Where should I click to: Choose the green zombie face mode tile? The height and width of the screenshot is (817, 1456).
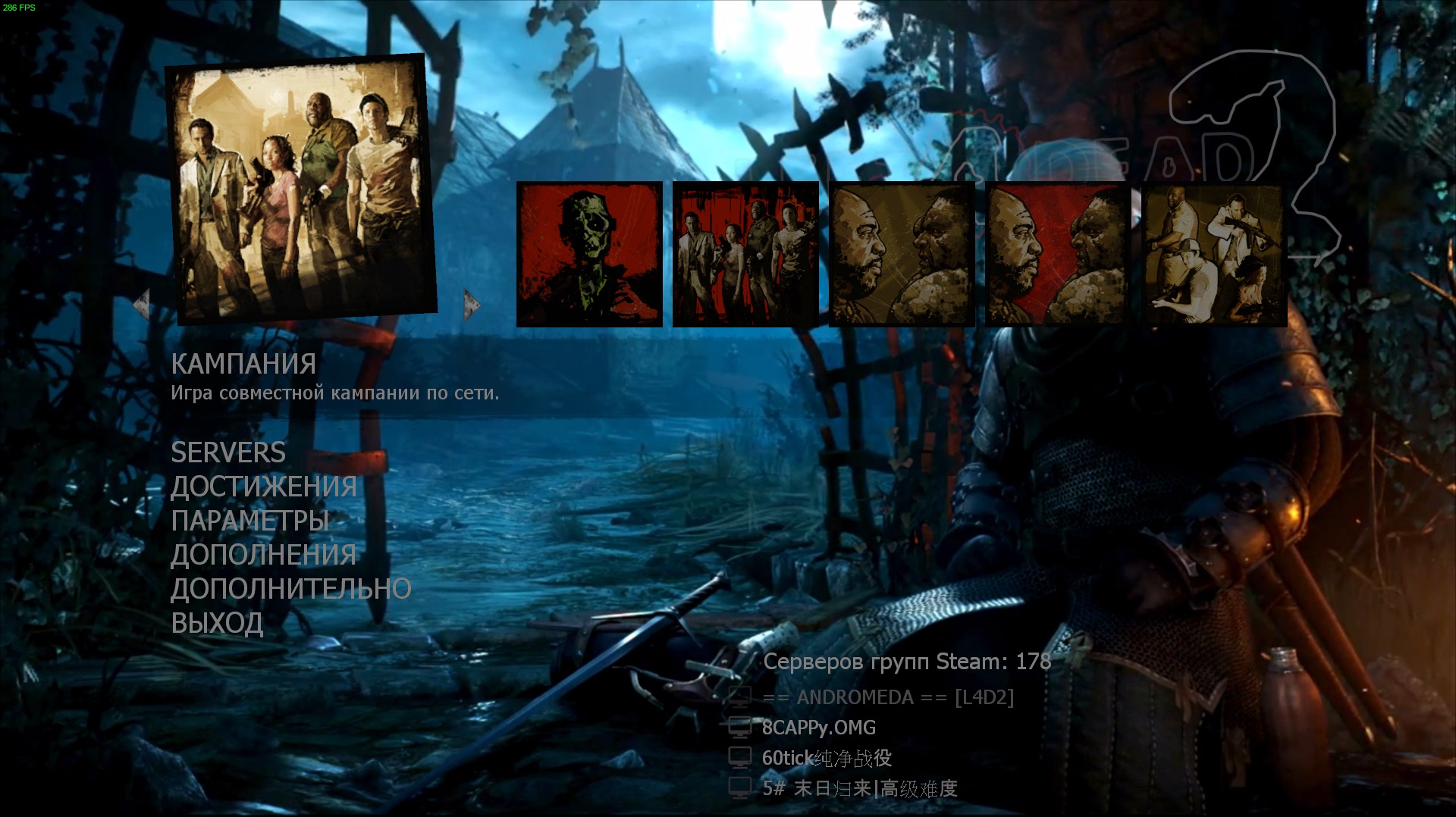coord(589,255)
